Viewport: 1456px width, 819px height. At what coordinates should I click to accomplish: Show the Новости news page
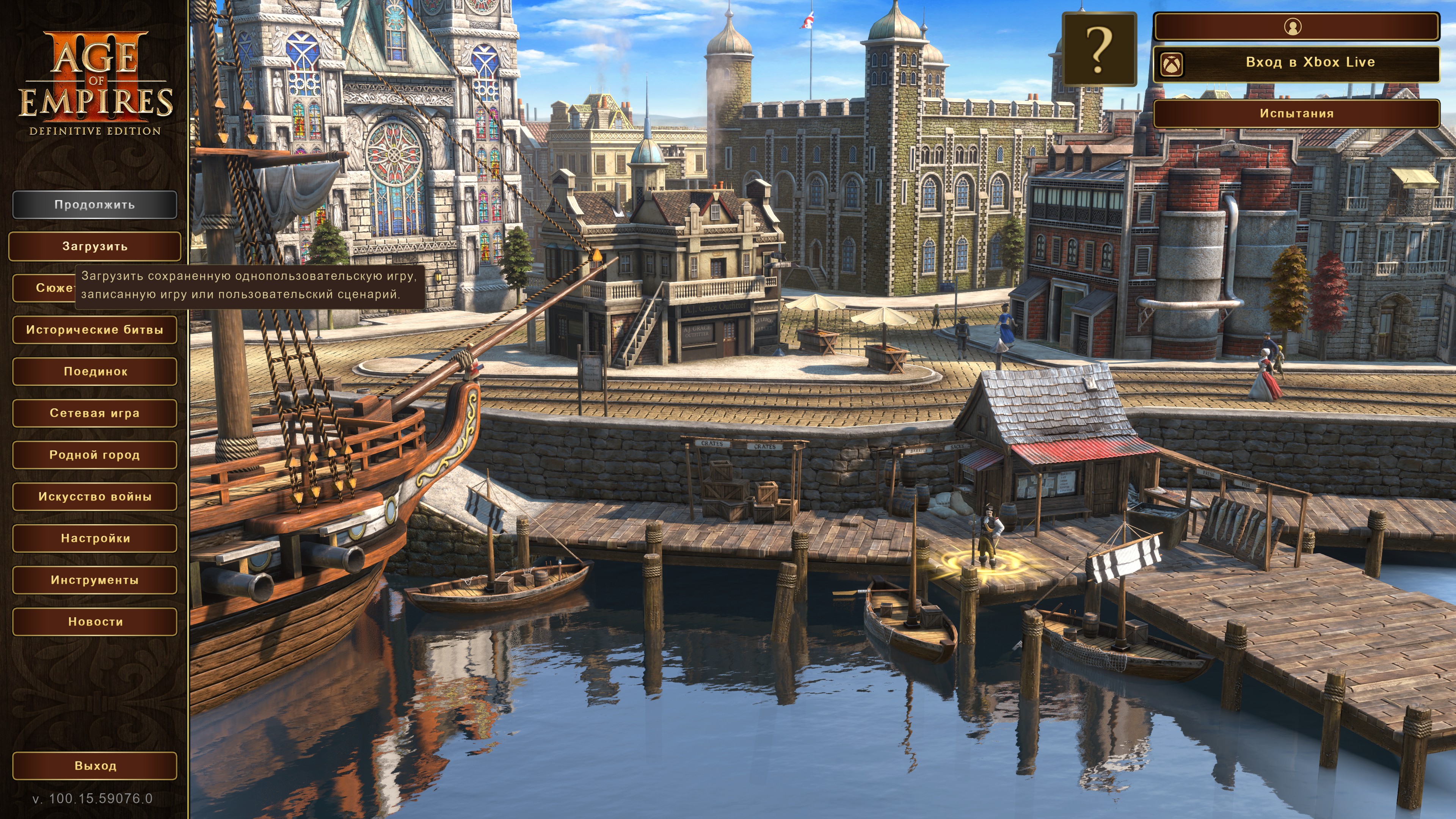click(94, 622)
